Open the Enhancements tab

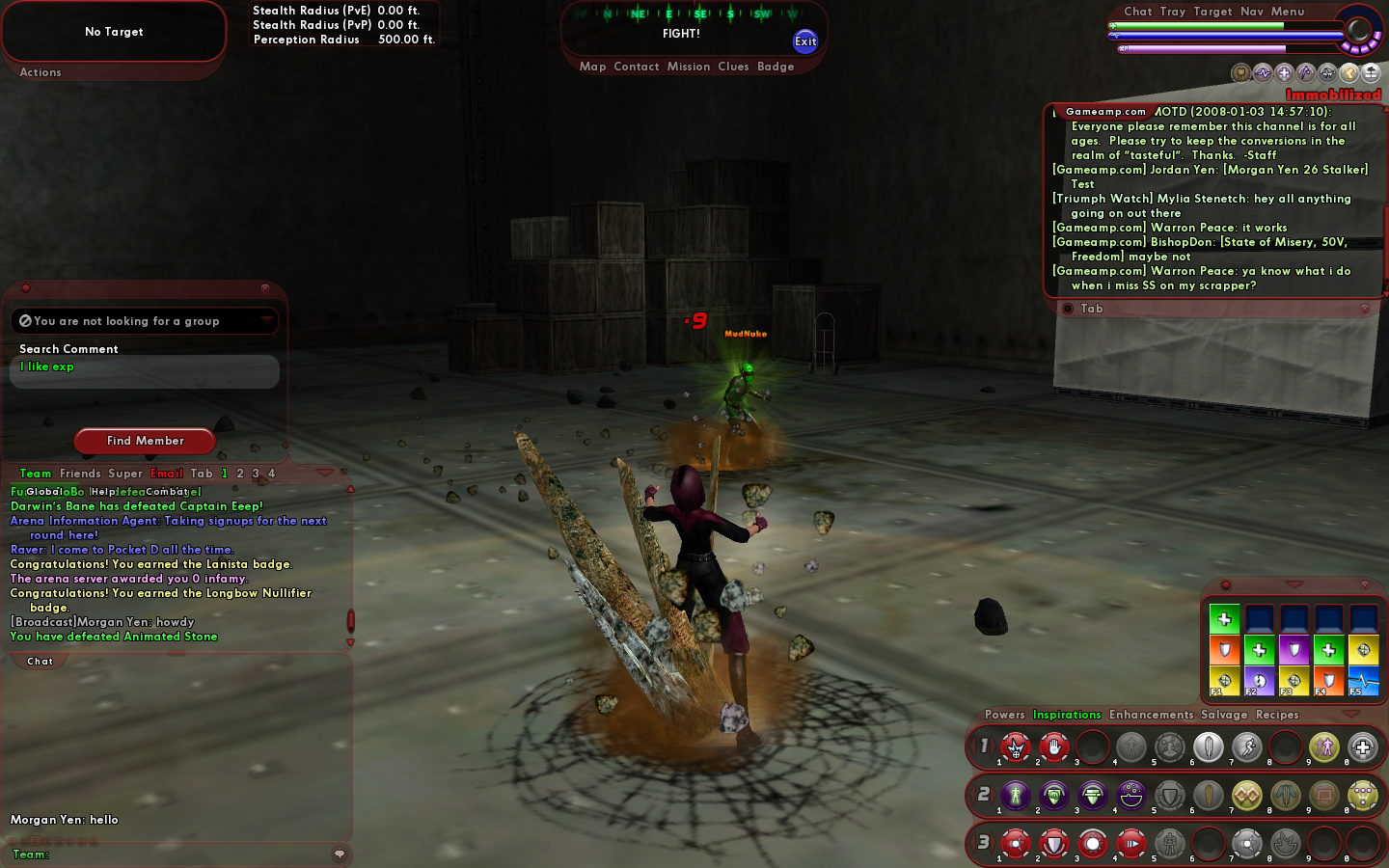(x=1151, y=715)
